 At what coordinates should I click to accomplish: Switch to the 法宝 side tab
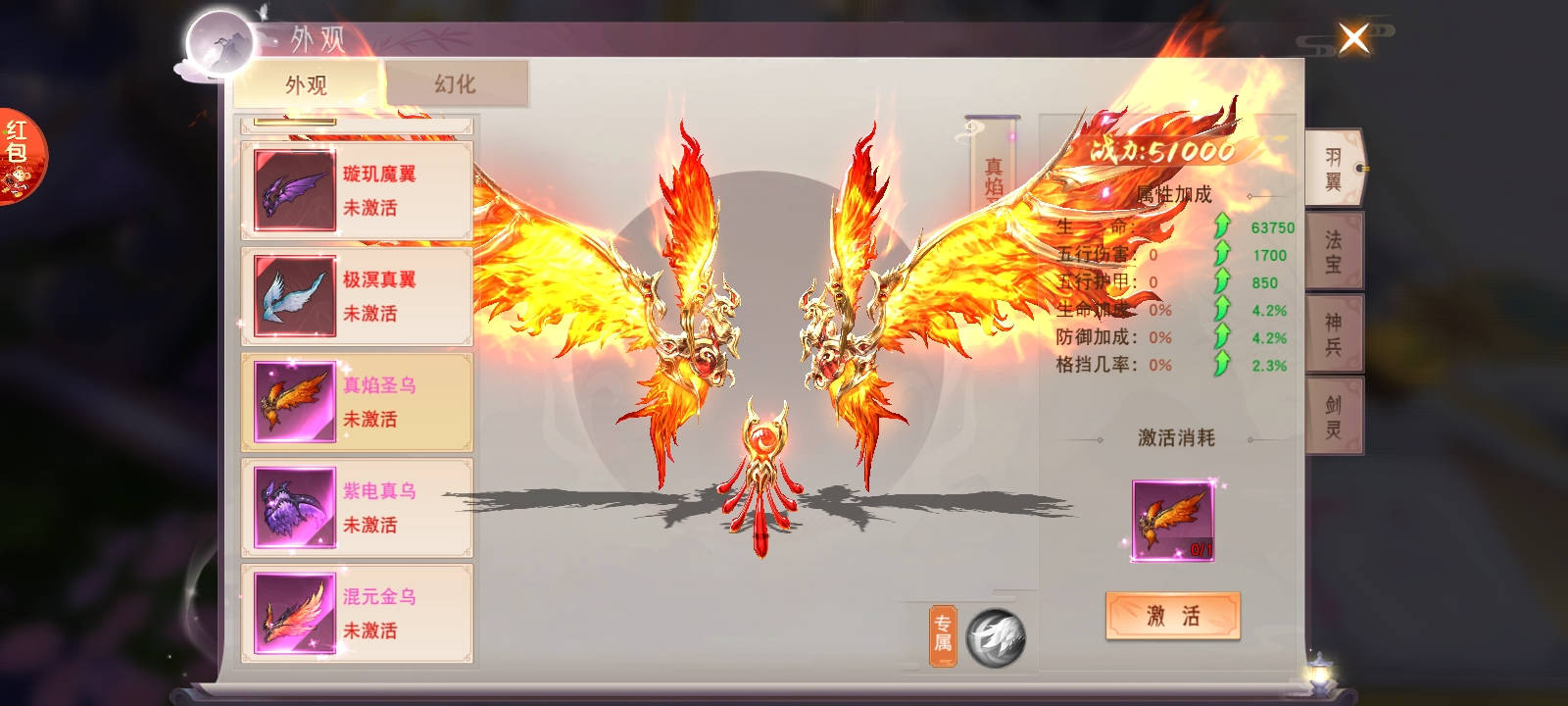[1334, 252]
